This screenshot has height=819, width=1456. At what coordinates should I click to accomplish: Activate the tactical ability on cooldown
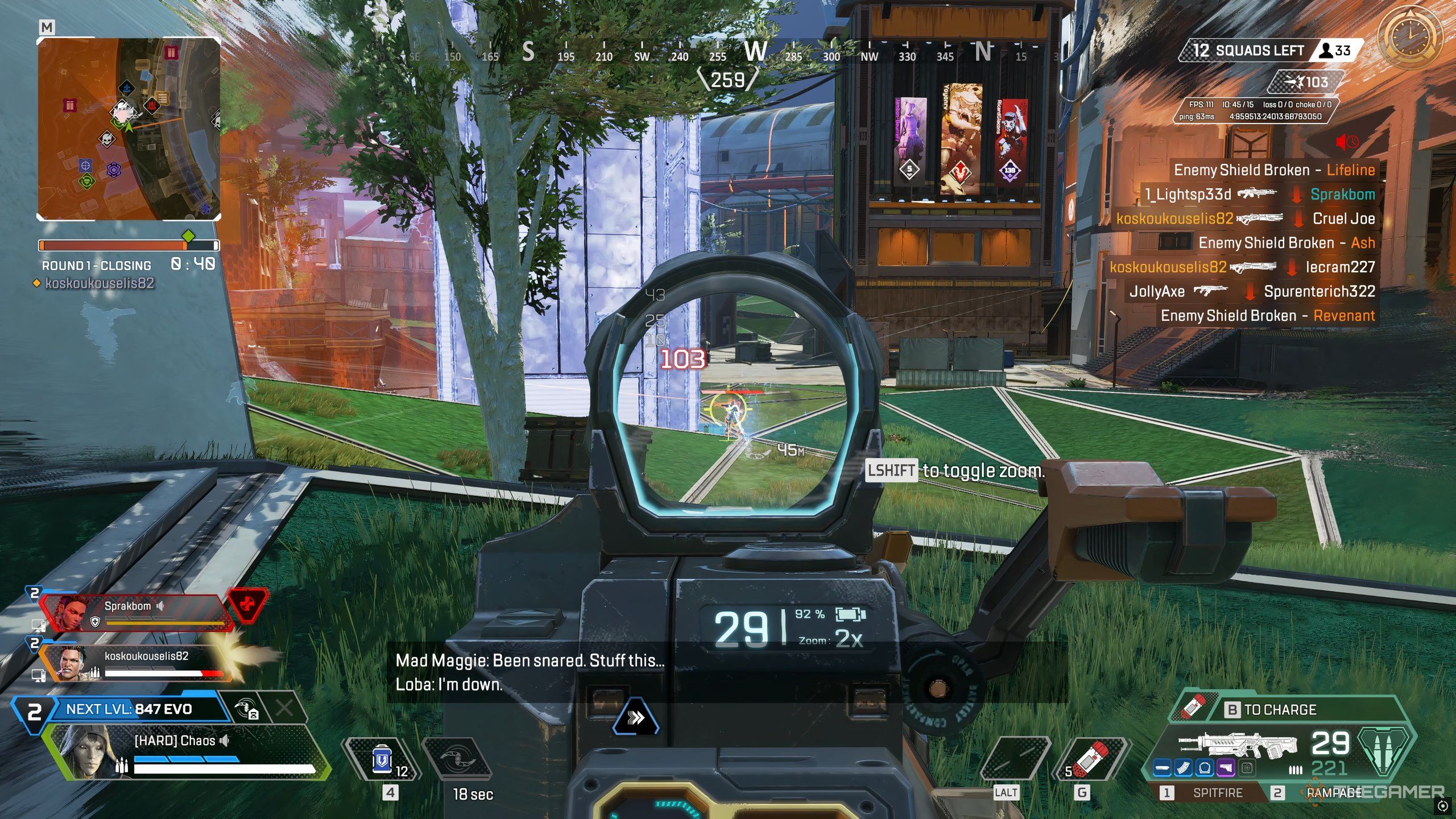coord(458,760)
